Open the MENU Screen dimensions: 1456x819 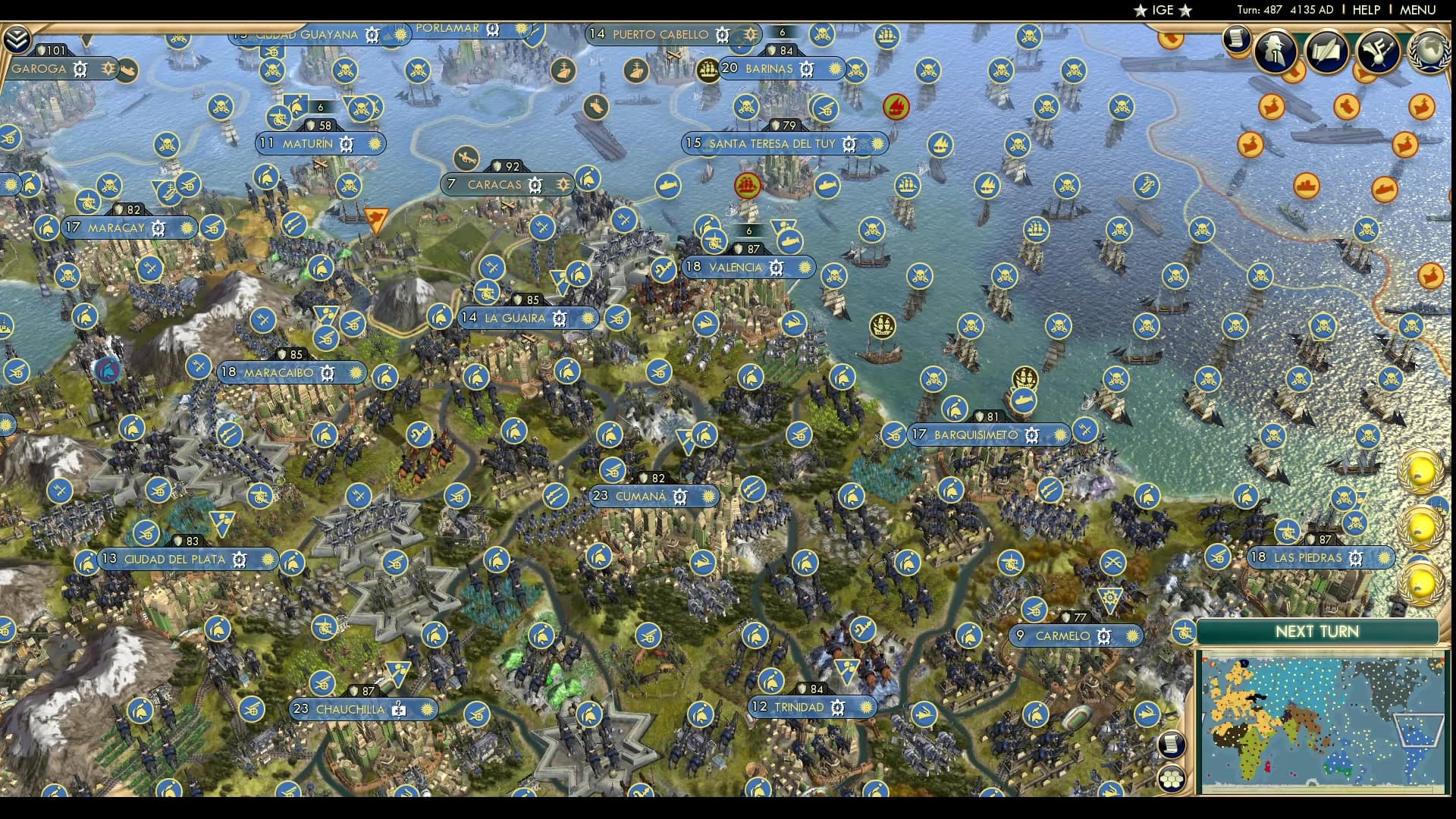pyautogui.click(x=1417, y=11)
